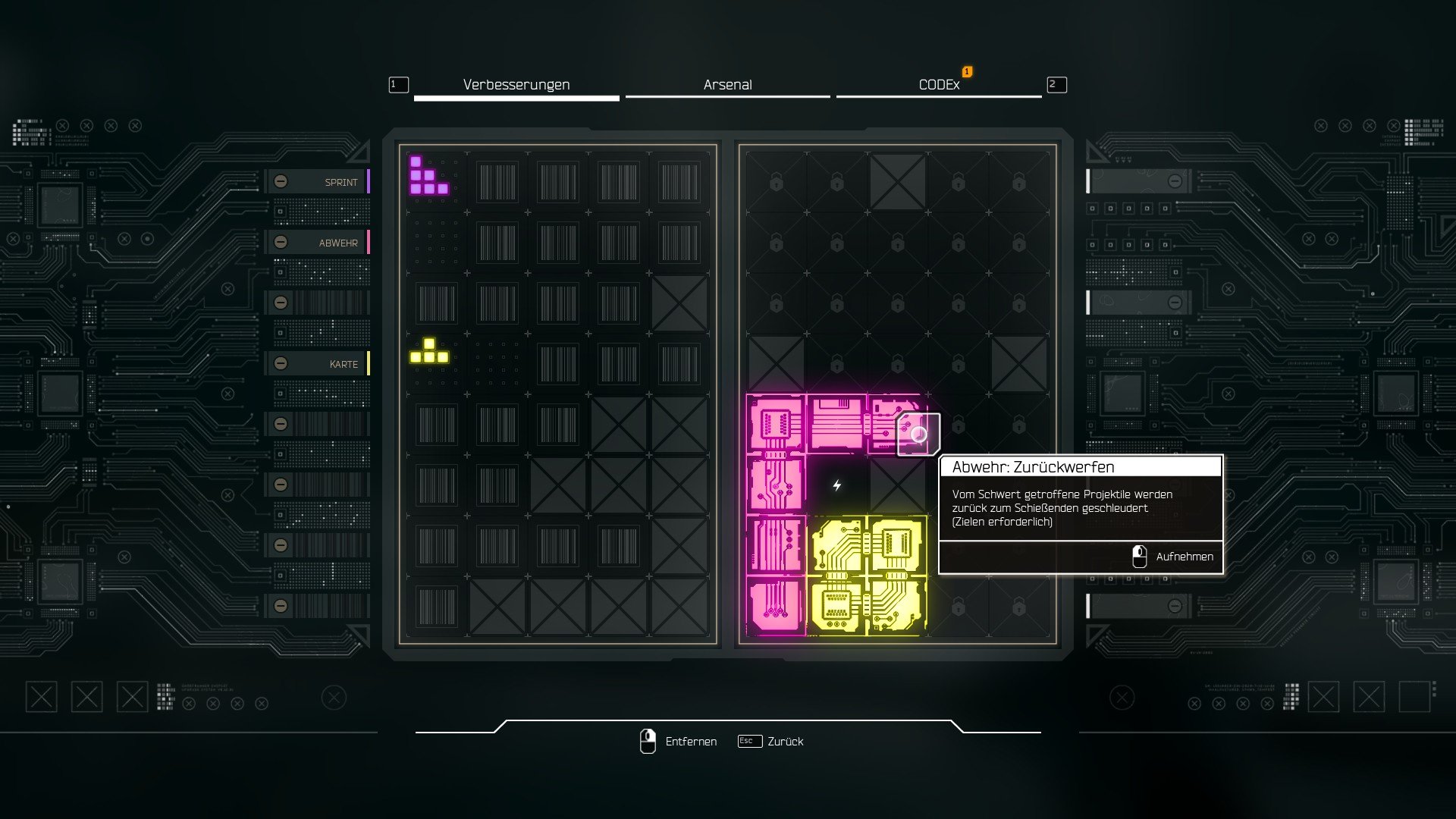Select the placed yellow square module
The width and height of the screenshot is (1456, 819).
click(x=868, y=576)
